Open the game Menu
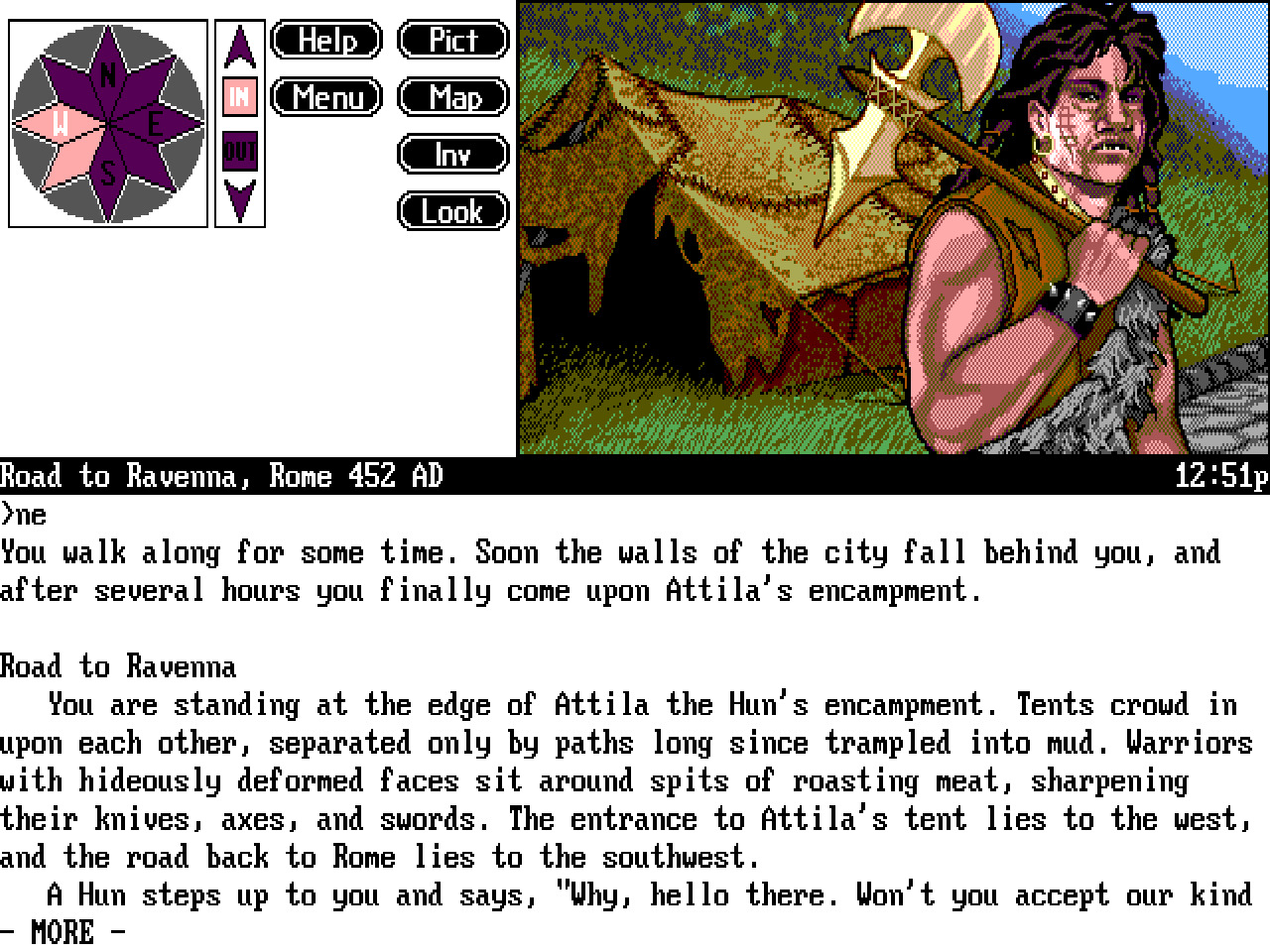The image size is (1270, 952). (x=325, y=97)
